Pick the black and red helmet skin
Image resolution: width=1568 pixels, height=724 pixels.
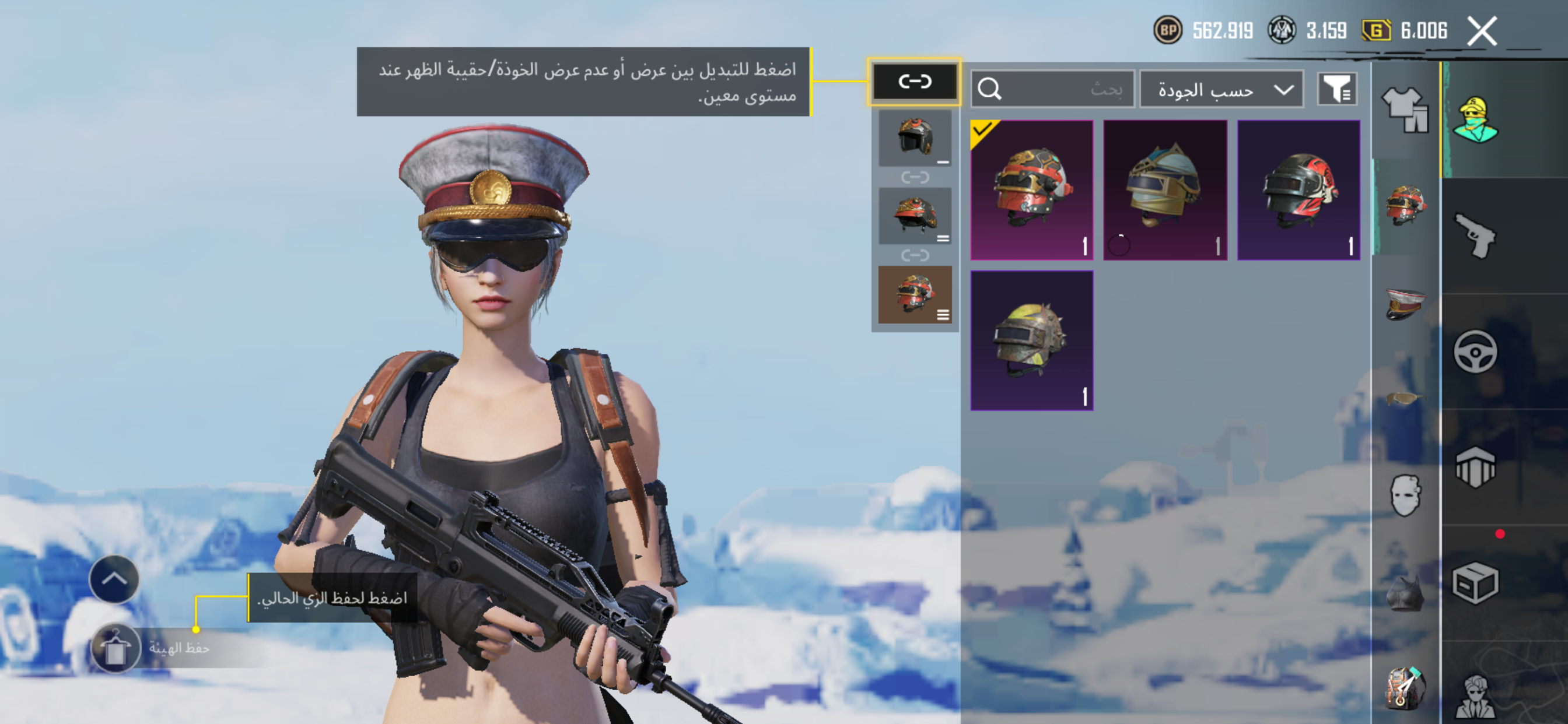pos(1298,190)
